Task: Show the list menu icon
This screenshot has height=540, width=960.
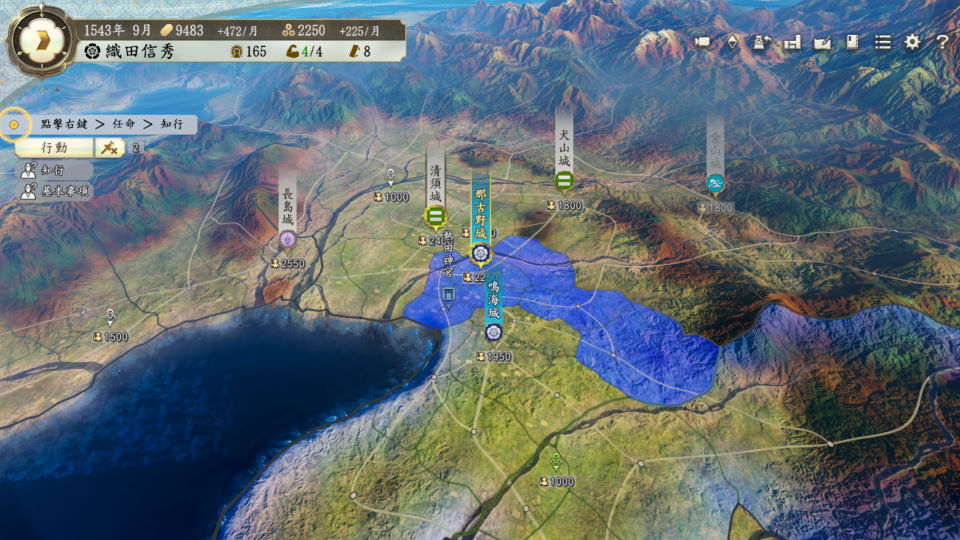Action: (x=882, y=42)
